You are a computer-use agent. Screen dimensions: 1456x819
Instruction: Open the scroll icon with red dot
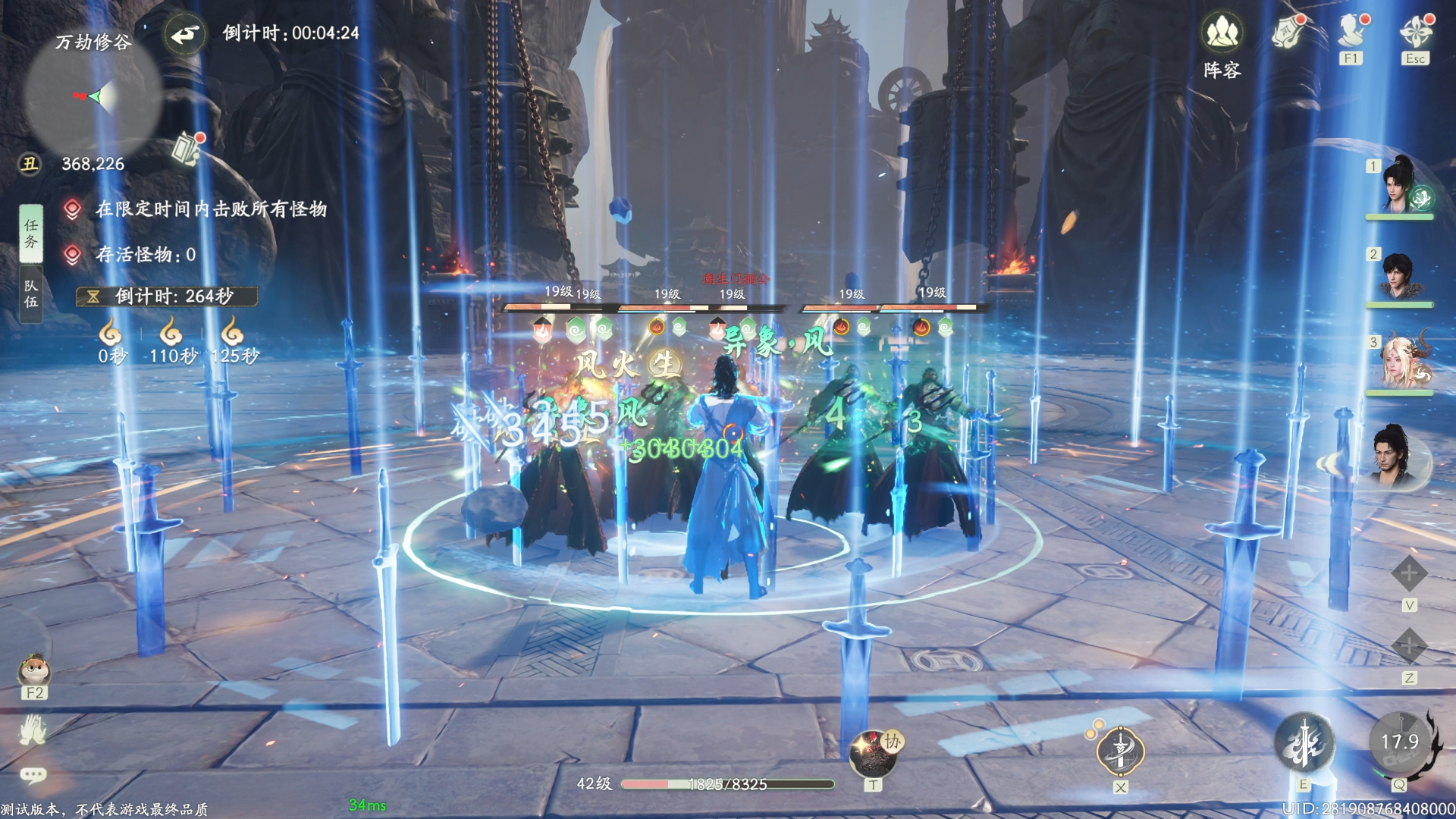1287,33
